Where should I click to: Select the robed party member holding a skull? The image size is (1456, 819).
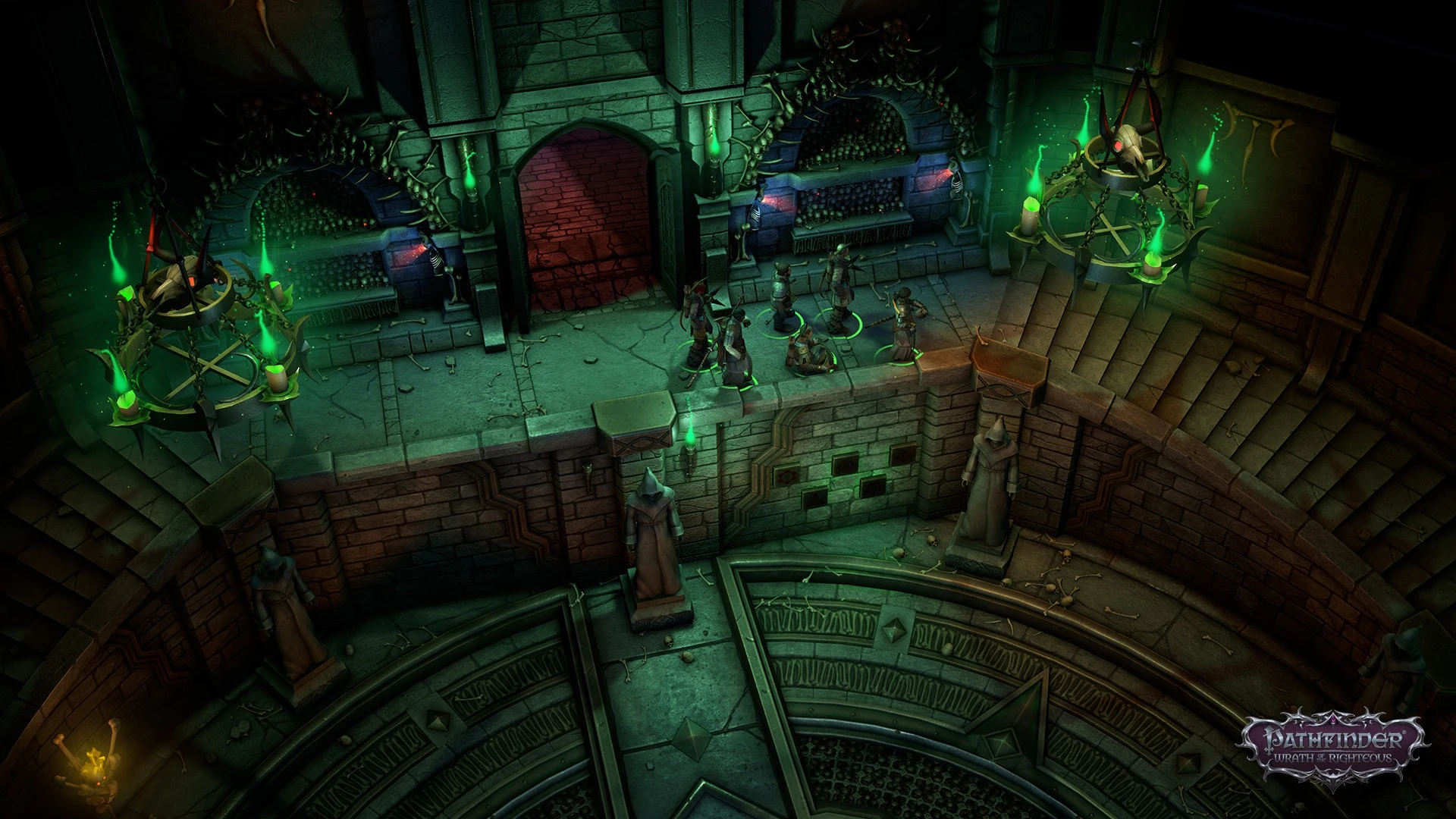(902, 325)
